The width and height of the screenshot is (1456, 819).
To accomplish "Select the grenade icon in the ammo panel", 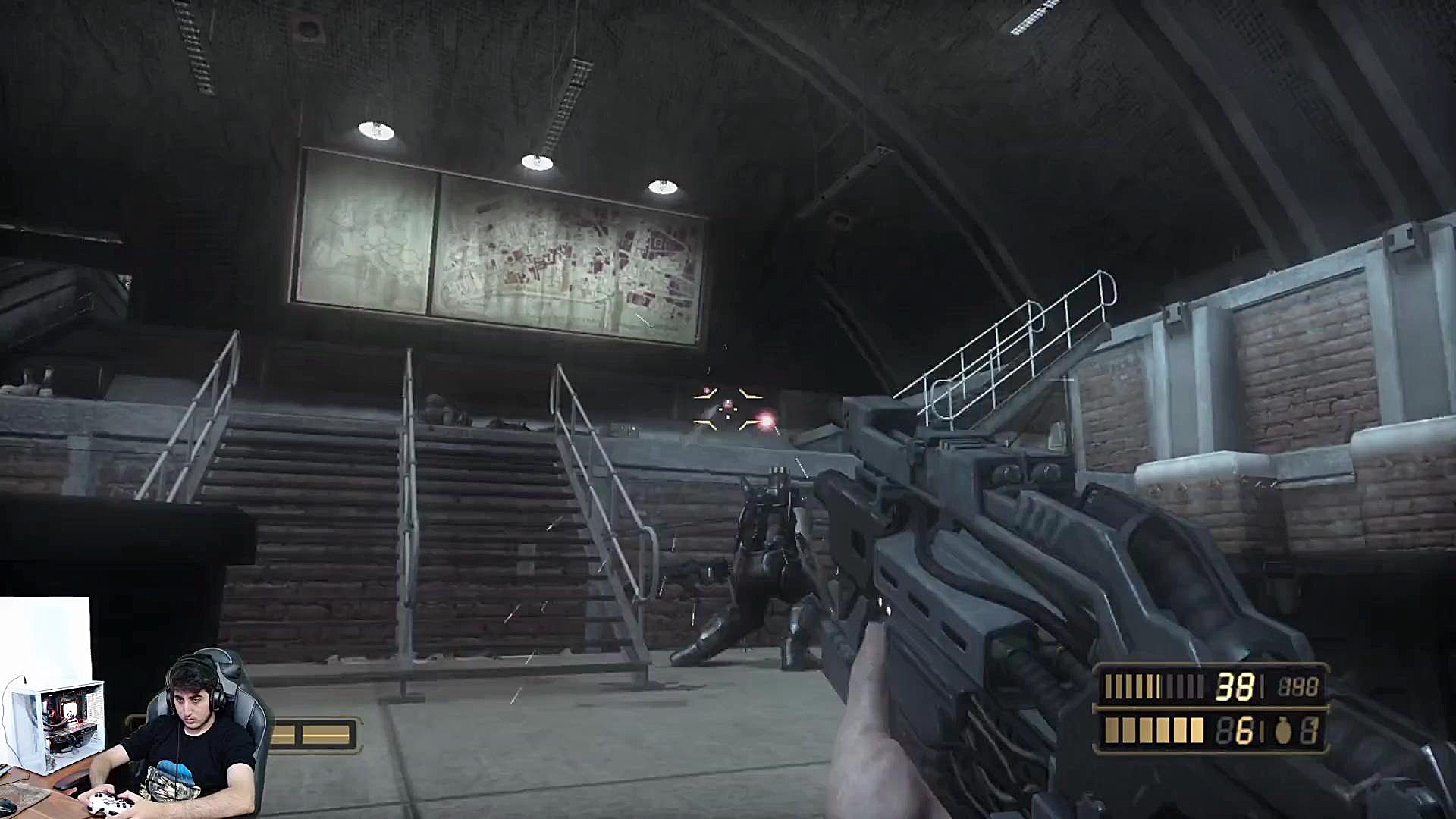I will [1283, 731].
